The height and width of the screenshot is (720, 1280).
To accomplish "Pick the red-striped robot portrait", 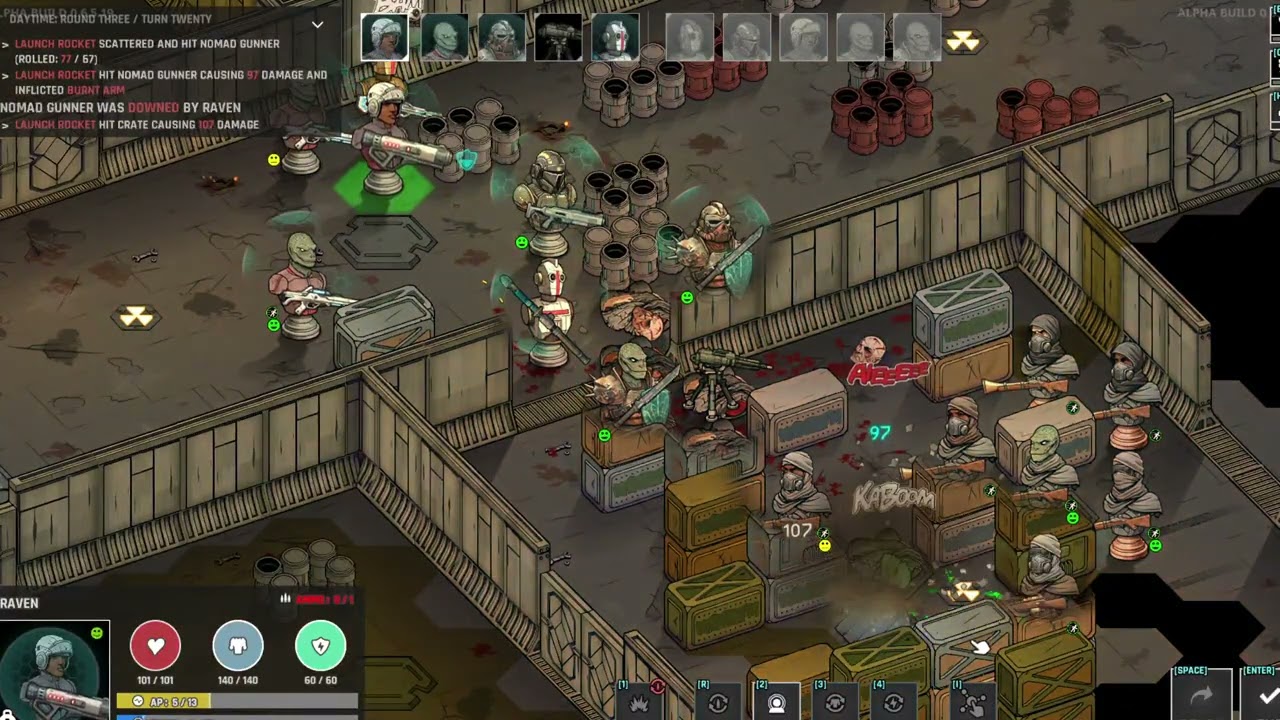I will coord(615,38).
